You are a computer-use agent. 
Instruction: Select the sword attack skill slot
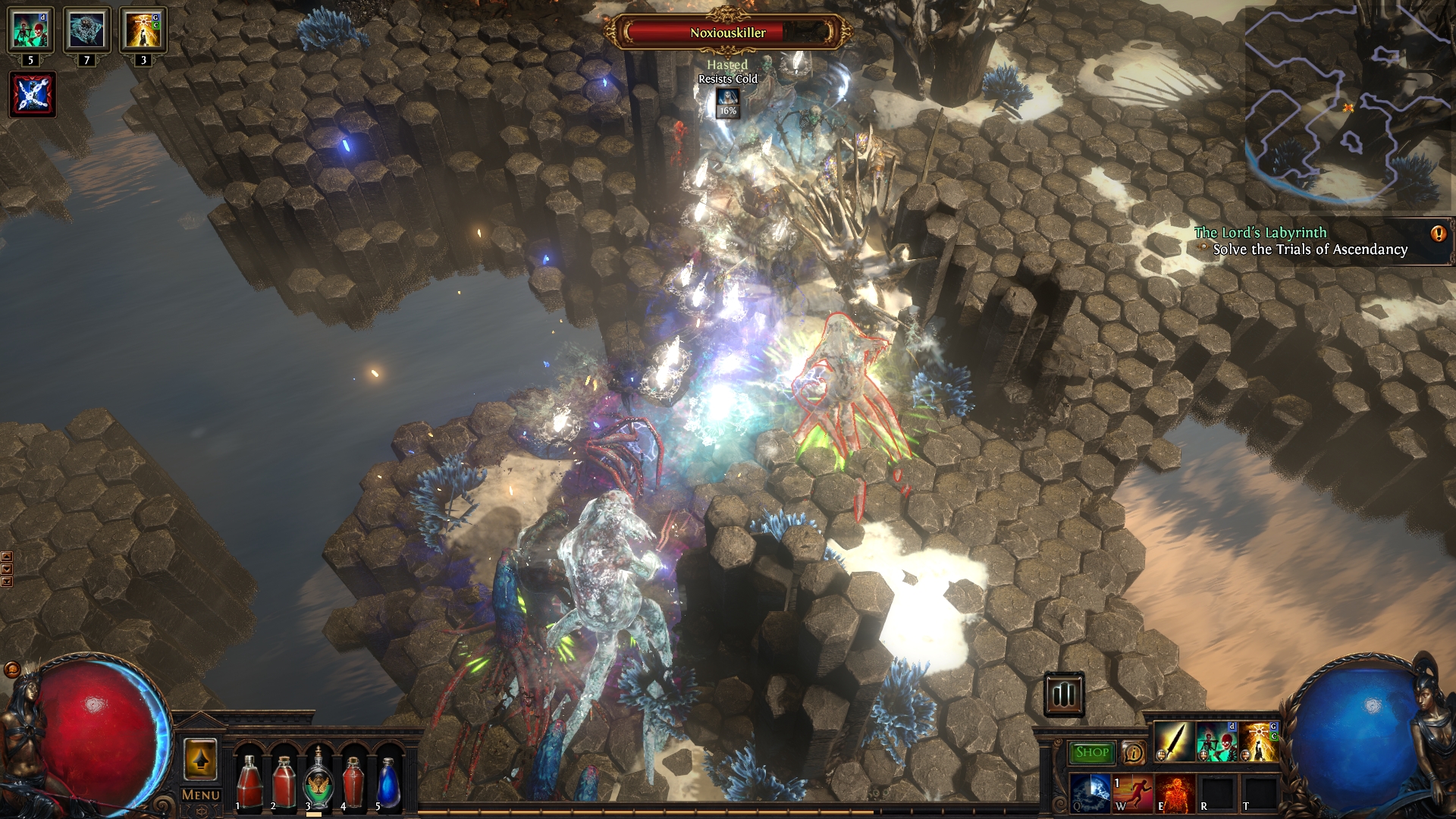click(x=1173, y=742)
